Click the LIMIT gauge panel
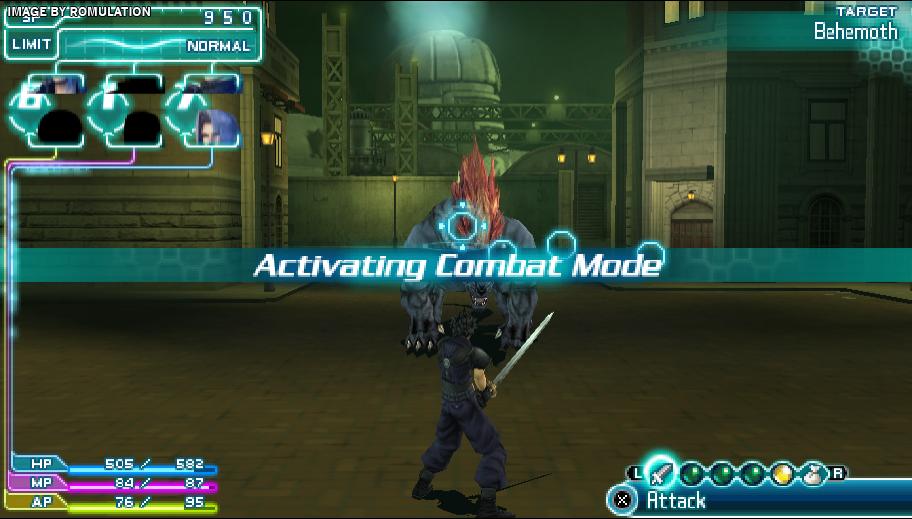The height and width of the screenshot is (519, 912). 134,46
